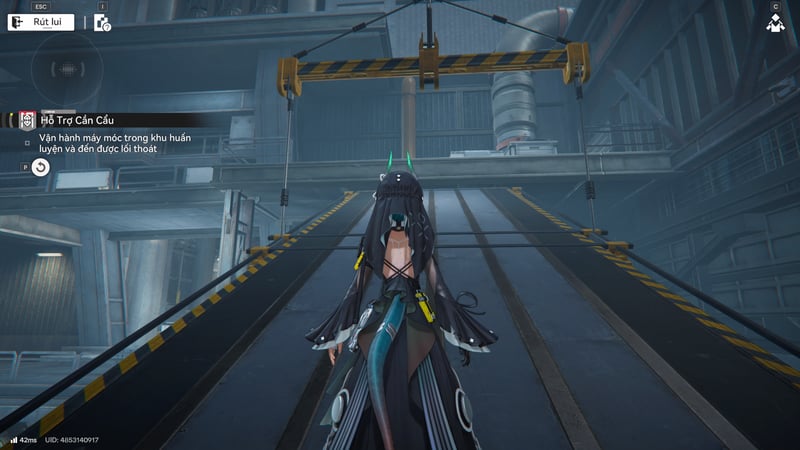Open the document help icon beside Rút lui
The width and height of the screenshot is (800, 450).
click(x=102, y=23)
